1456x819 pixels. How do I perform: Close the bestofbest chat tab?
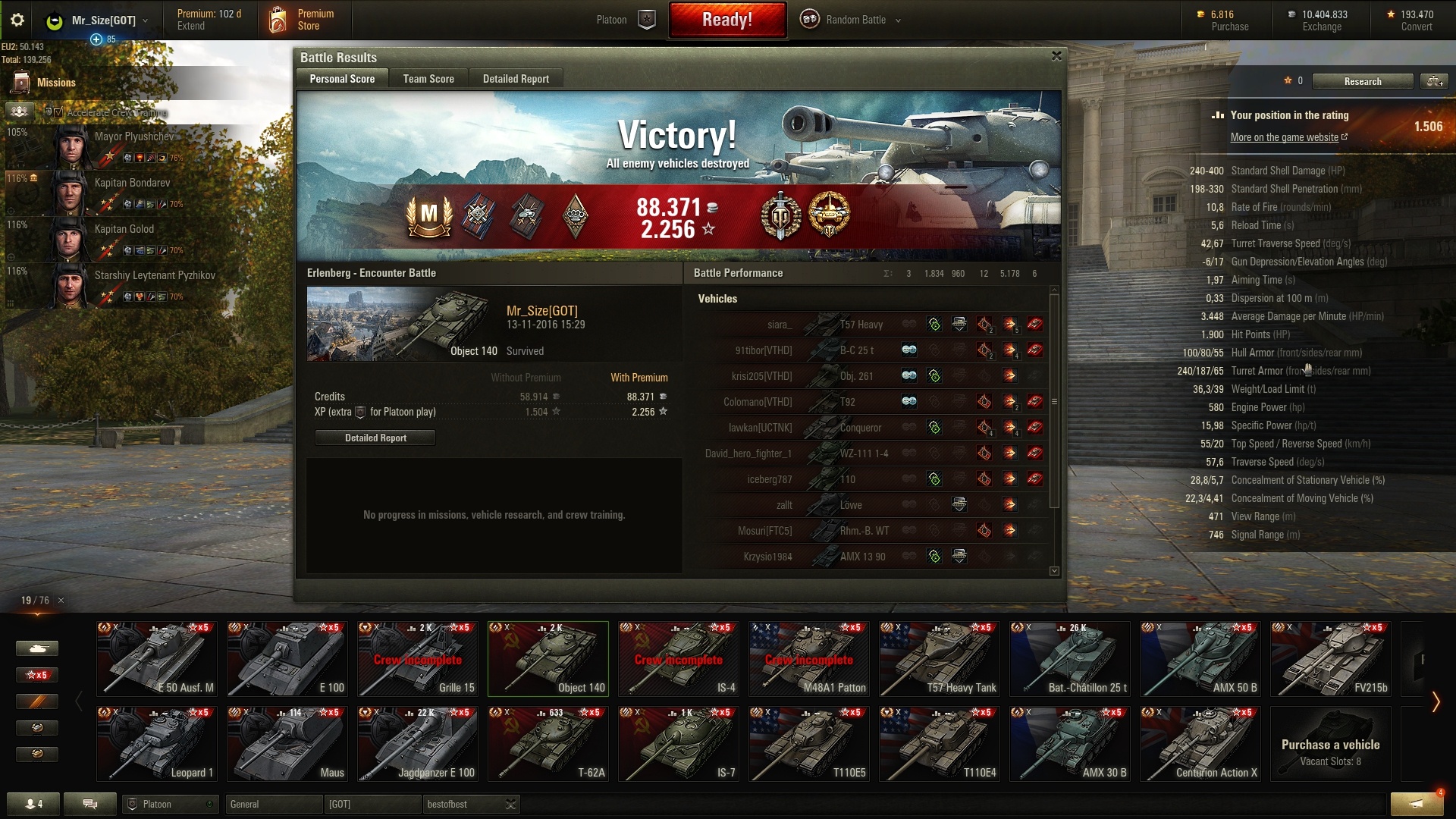[x=511, y=804]
